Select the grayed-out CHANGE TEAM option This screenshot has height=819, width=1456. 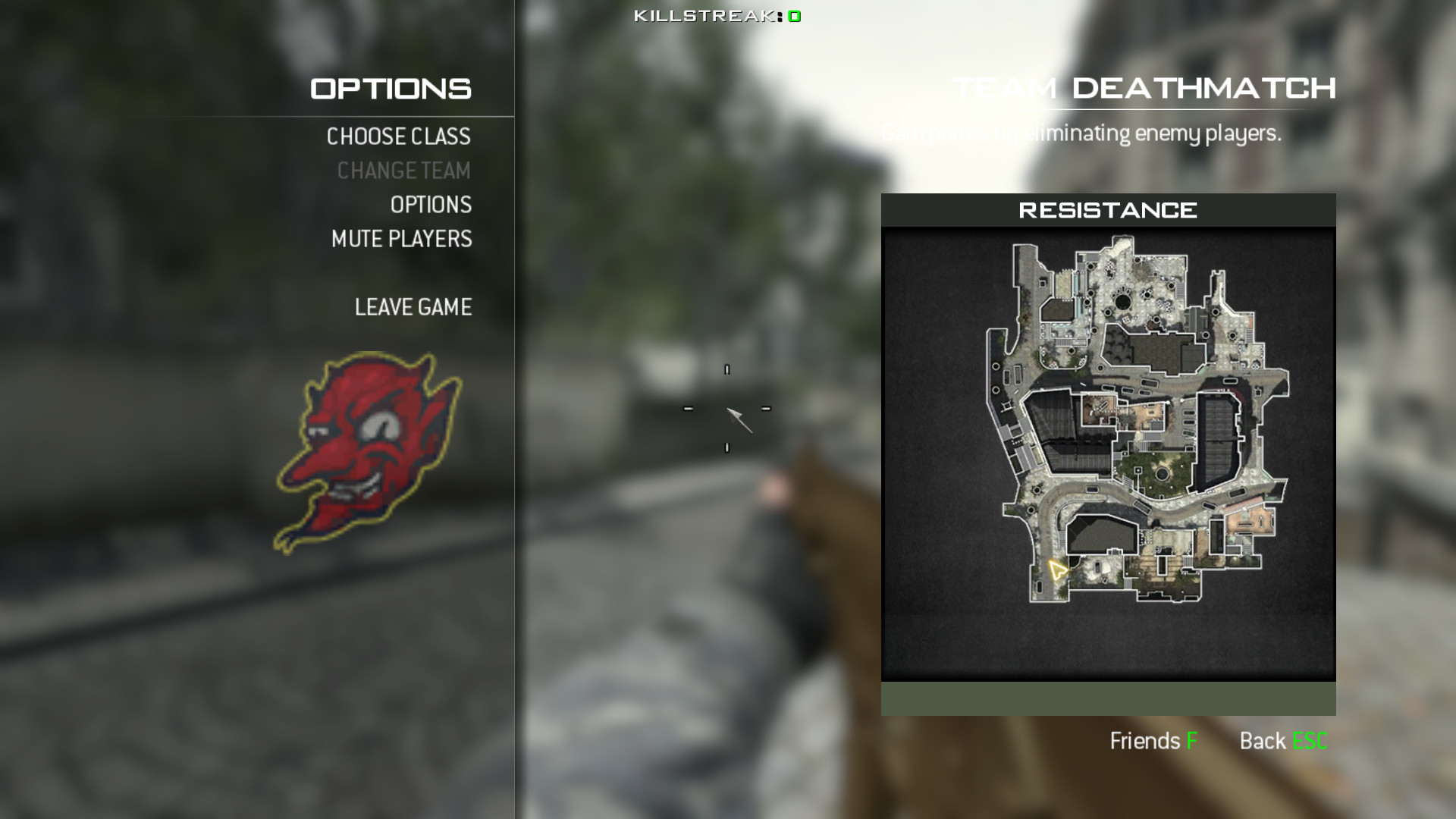(403, 171)
